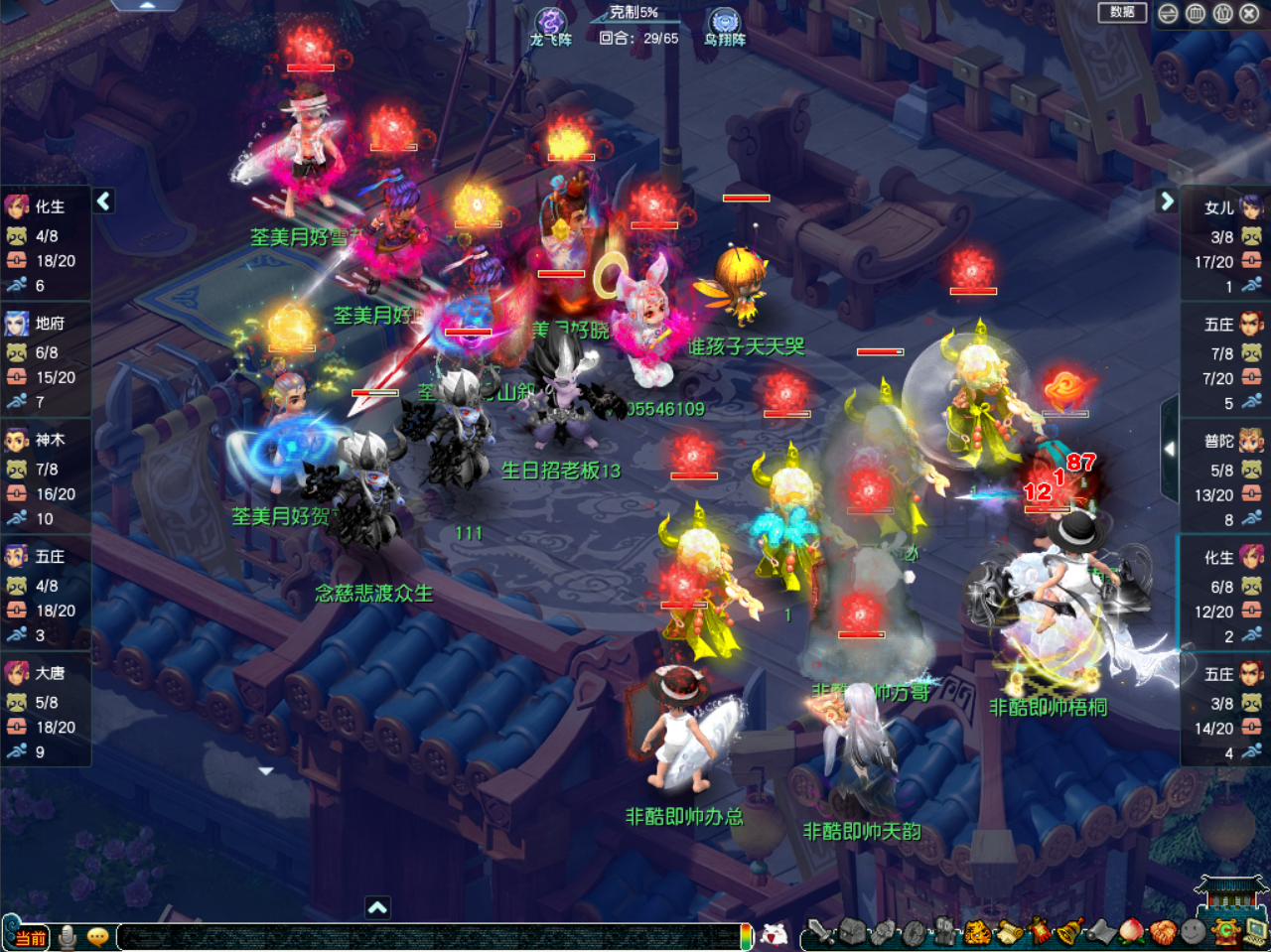
Task: Open the speech bubble chat icon
Action: (x=97, y=936)
